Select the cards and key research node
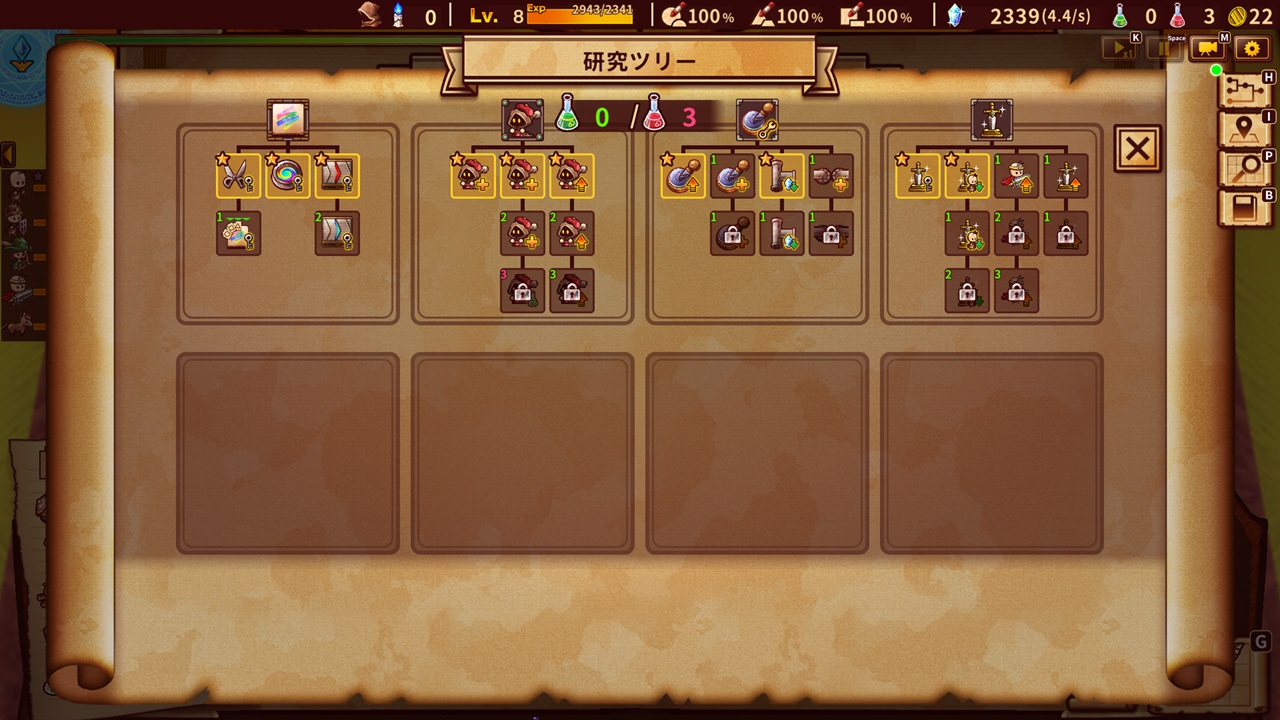Image resolution: width=1280 pixels, height=720 pixels. (238, 233)
